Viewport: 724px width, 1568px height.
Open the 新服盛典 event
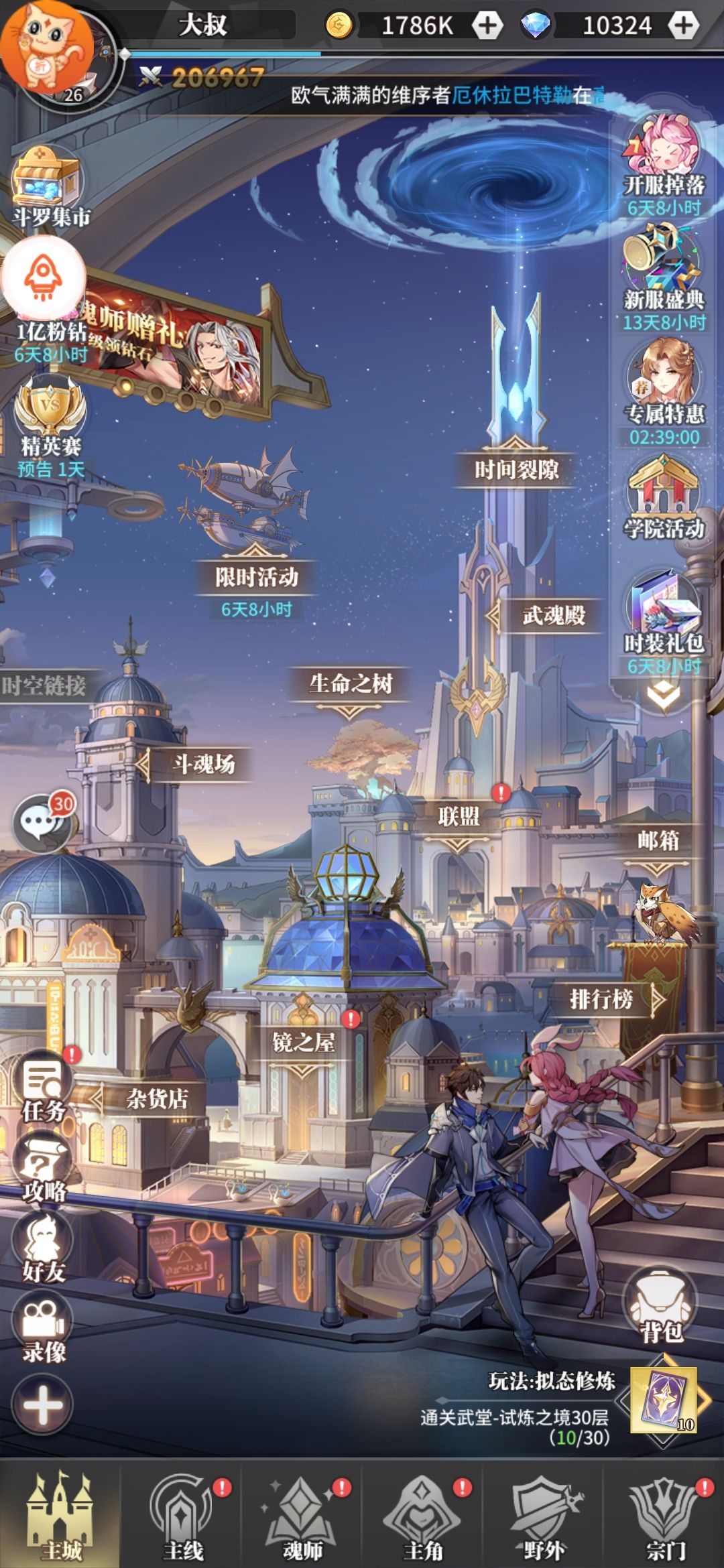(663, 275)
